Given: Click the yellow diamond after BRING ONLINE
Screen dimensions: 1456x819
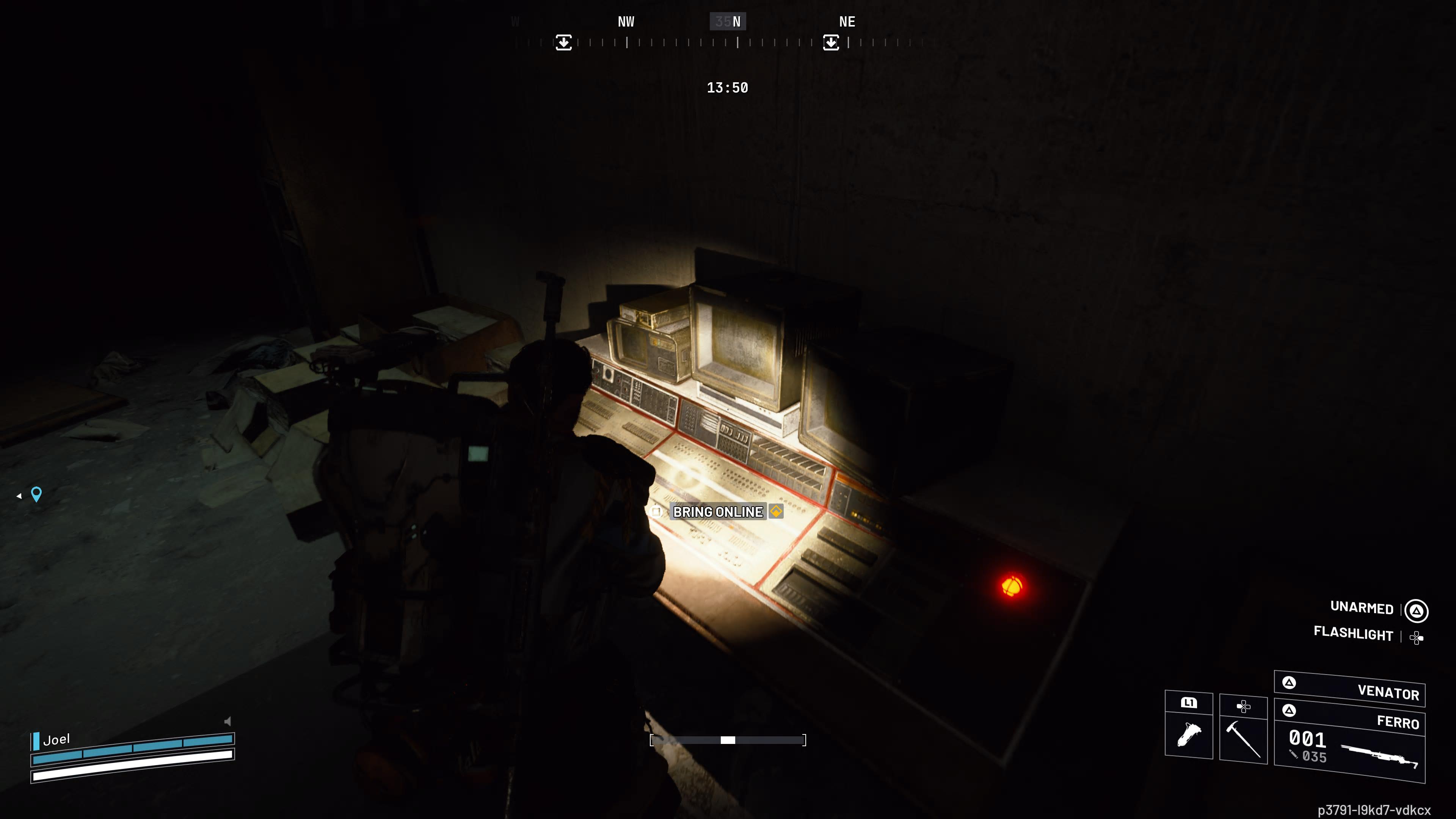Looking at the screenshot, I should pyautogui.click(x=777, y=512).
